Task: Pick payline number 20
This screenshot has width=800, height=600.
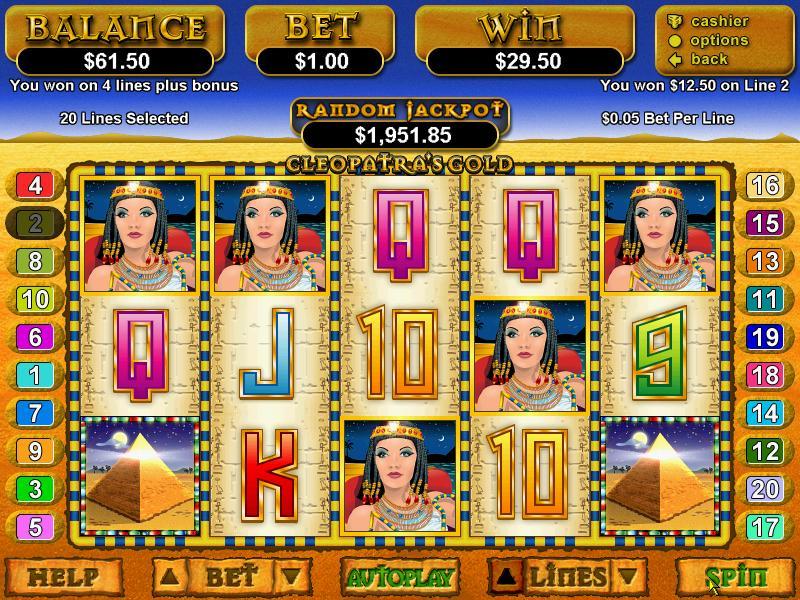Action: pos(765,489)
